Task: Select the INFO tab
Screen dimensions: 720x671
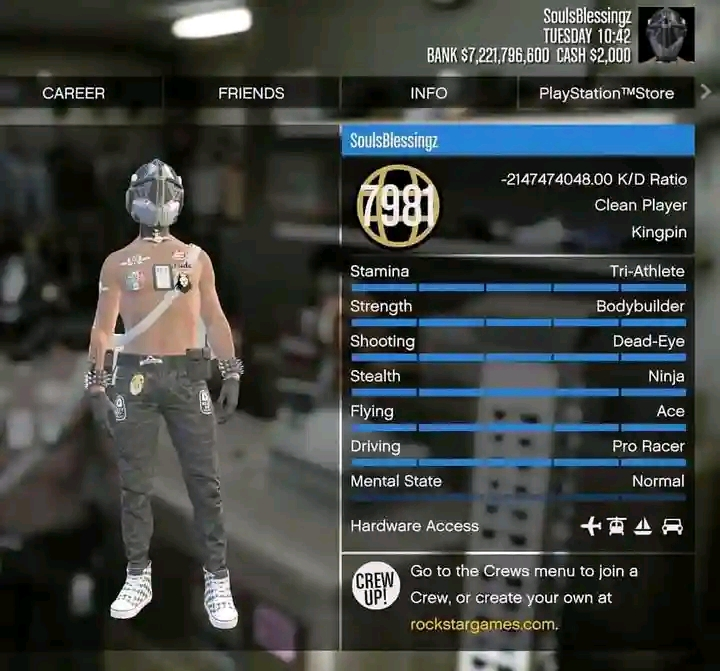Action: pos(428,93)
